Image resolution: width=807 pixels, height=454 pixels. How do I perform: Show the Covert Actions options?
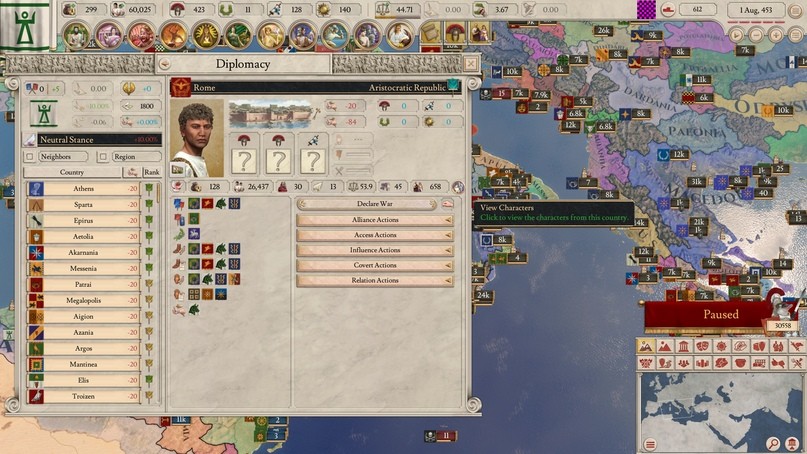click(374, 265)
